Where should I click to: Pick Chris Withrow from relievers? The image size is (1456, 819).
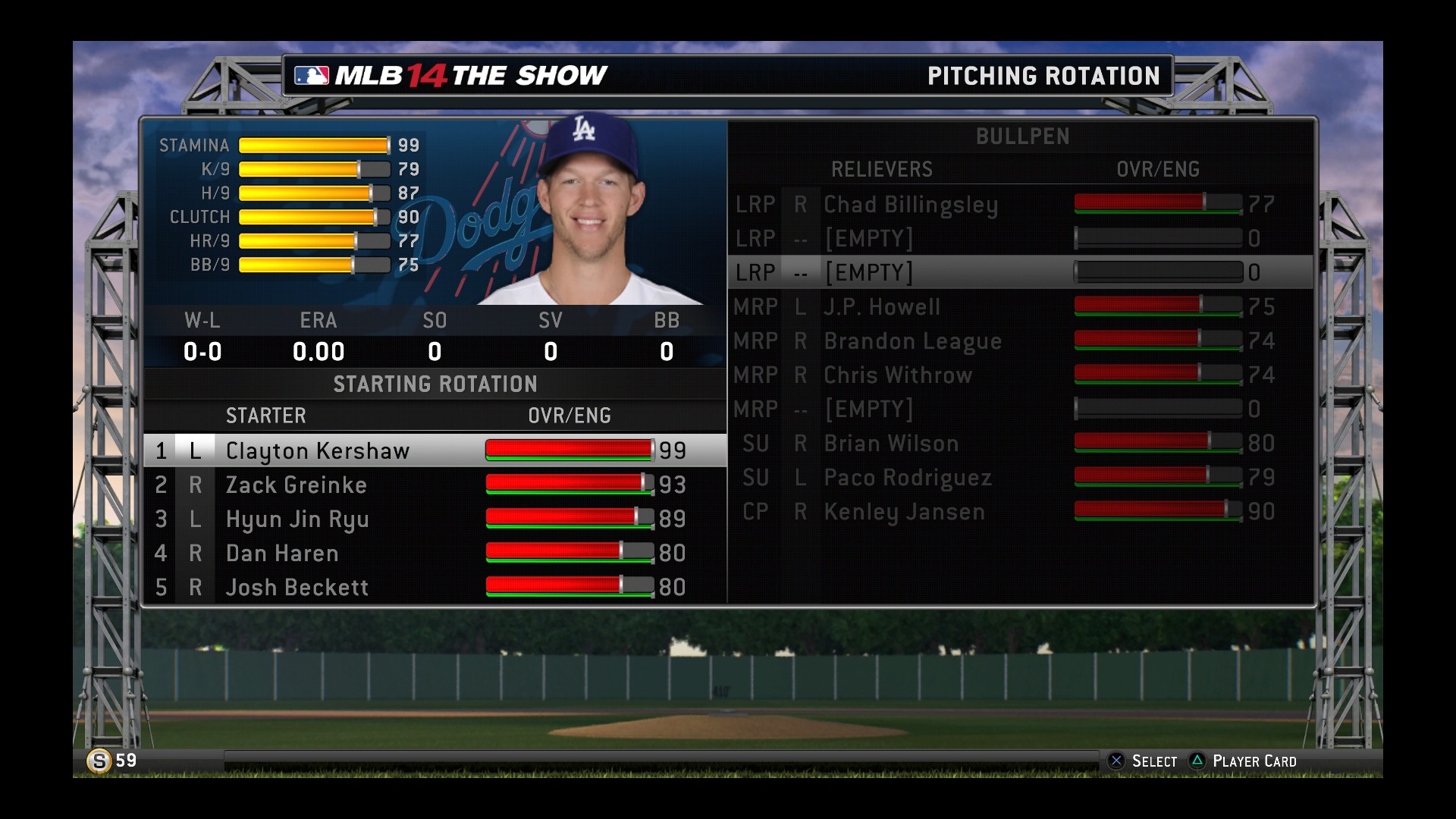pyautogui.click(x=898, y=375)
